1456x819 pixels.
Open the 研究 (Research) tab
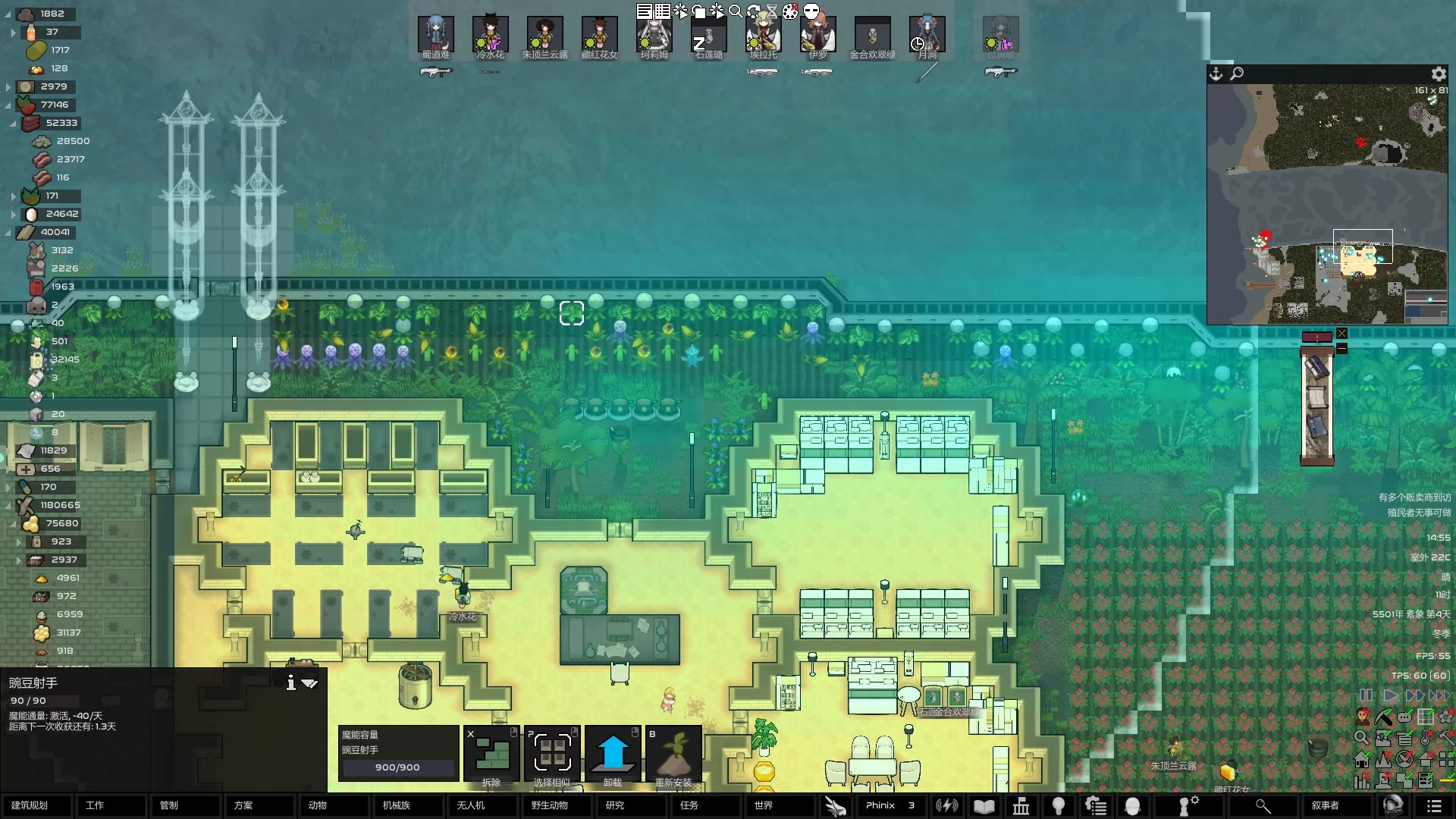coord(615,805)
